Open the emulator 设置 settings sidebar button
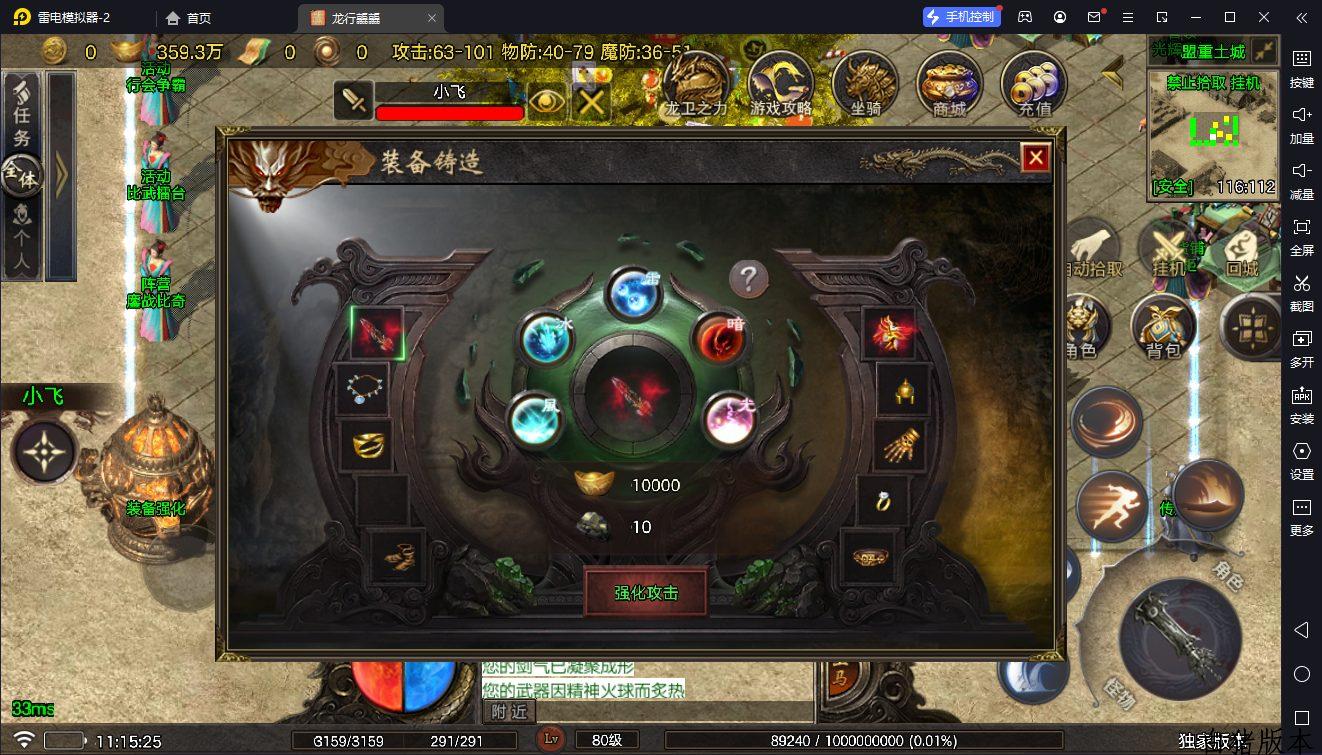 coord(1301,461)
